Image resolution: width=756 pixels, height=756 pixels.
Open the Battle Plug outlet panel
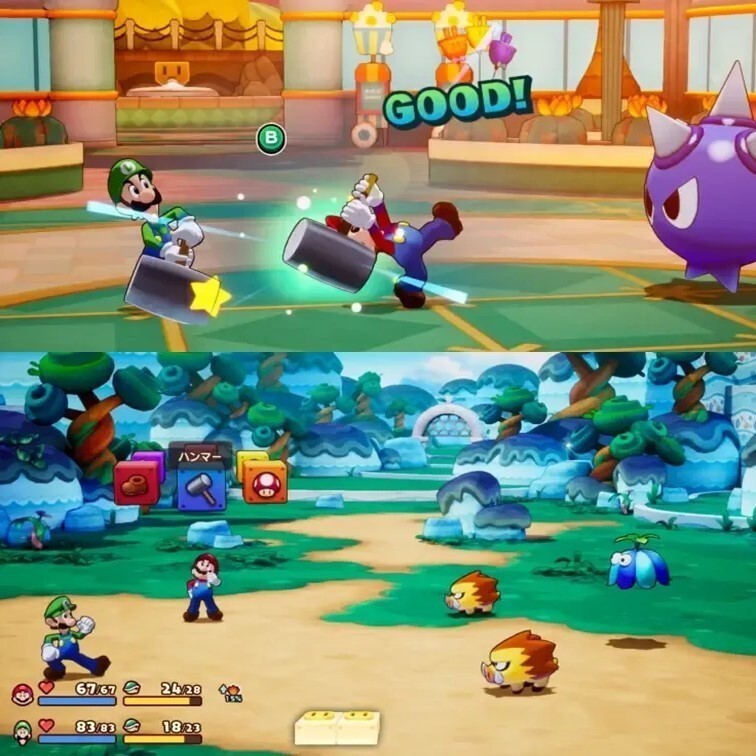pyautogui.click(x=338, y=728)
